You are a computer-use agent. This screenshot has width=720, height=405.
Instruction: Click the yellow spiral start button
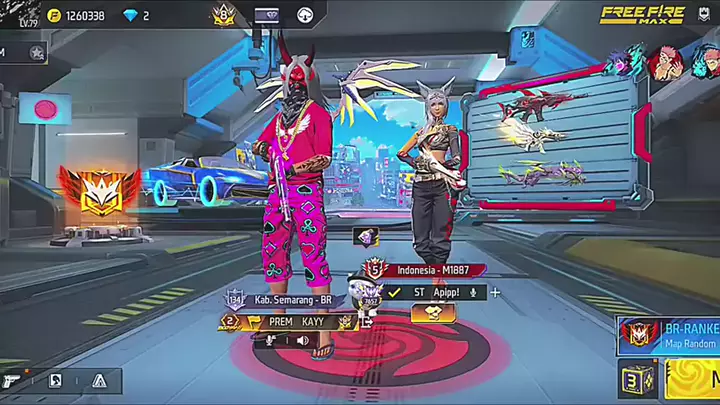click(x=694, y=380)
